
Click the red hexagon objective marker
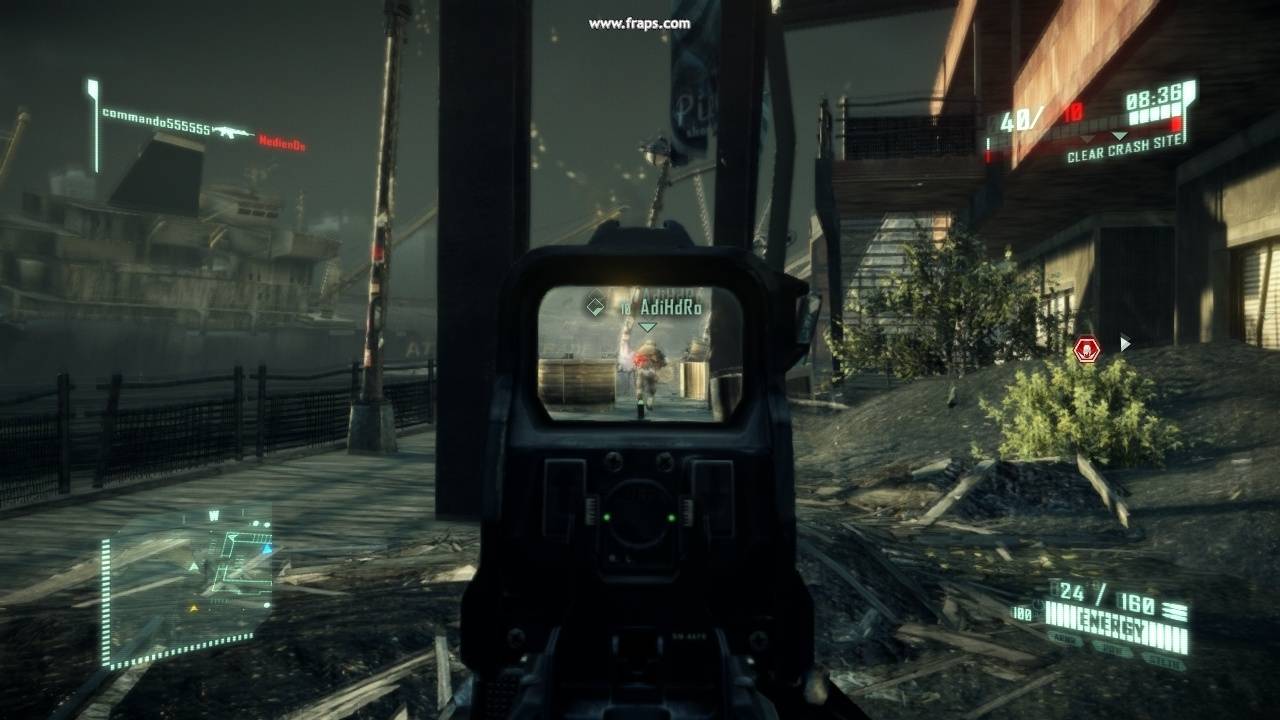(x=1087, y=349)
